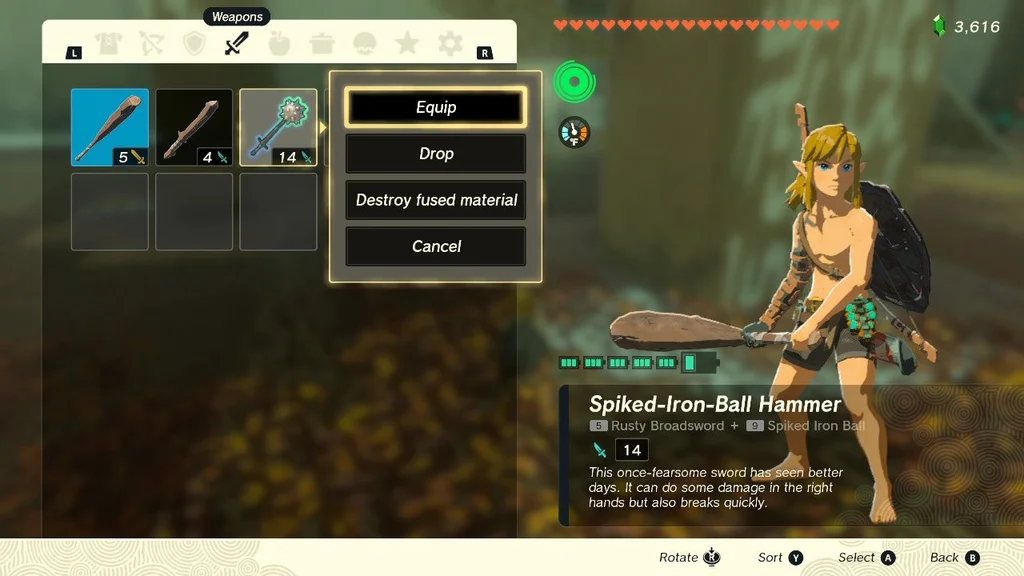Open the Food tab (cooking pot icon)
Viewport: 1024px width, 576px height.
click(x=322, y=44)
